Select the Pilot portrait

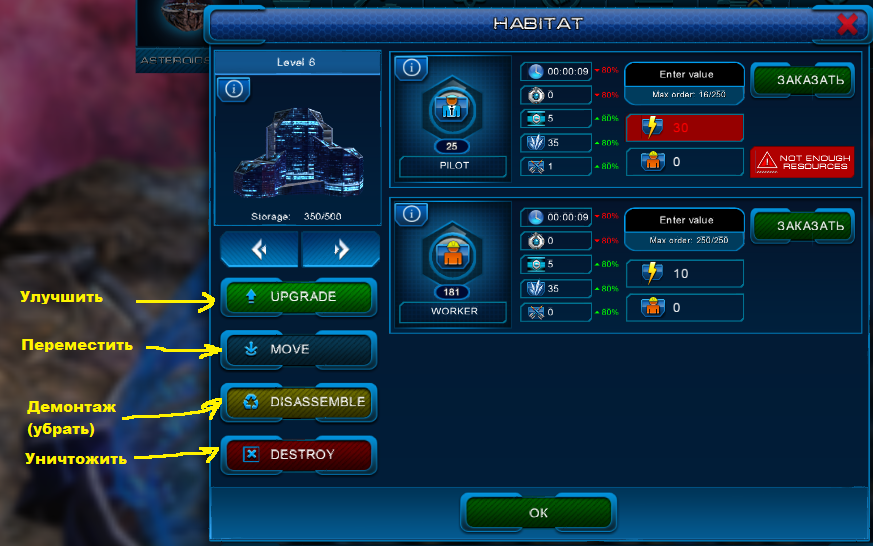(x=452, y=111)
